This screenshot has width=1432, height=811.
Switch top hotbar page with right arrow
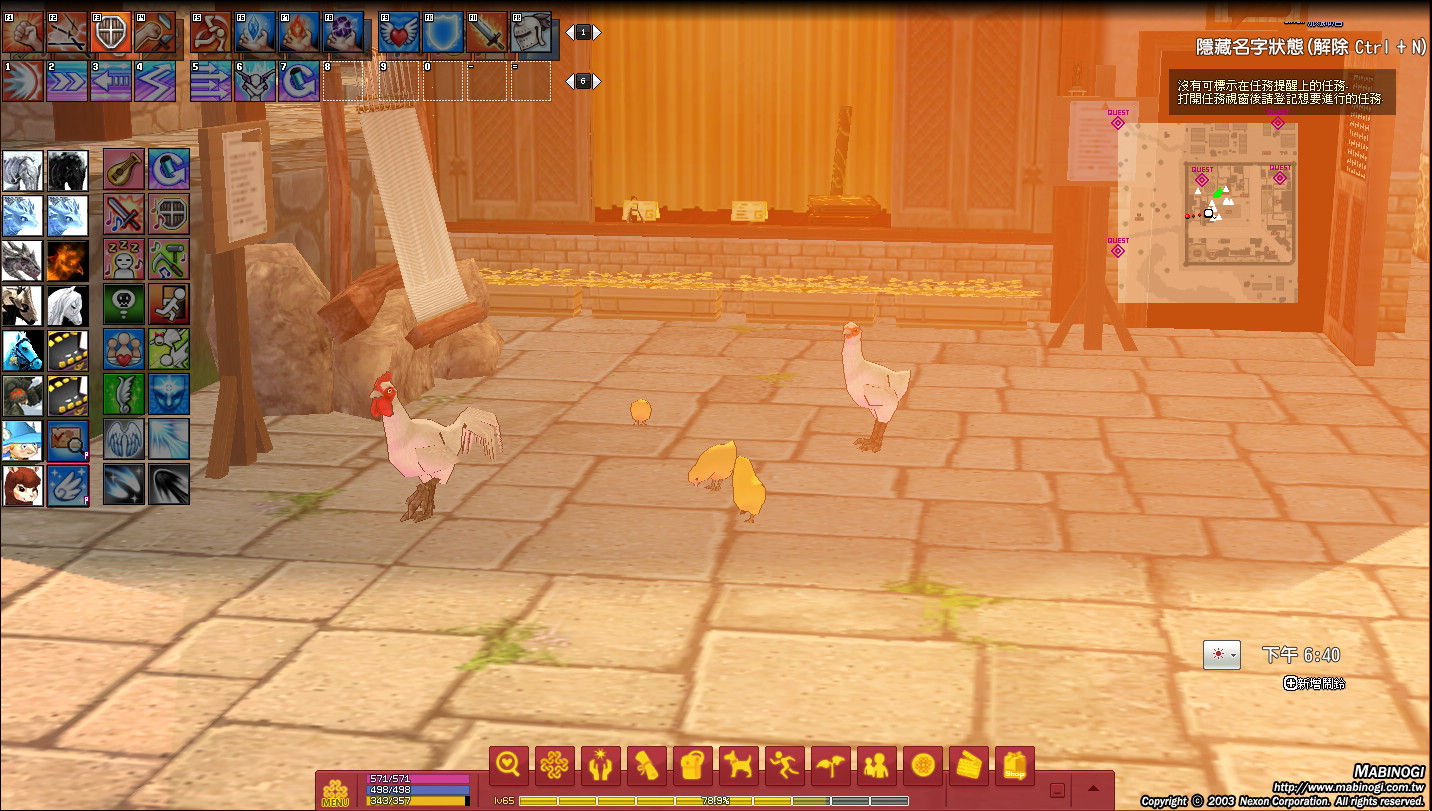coord(598,32)
